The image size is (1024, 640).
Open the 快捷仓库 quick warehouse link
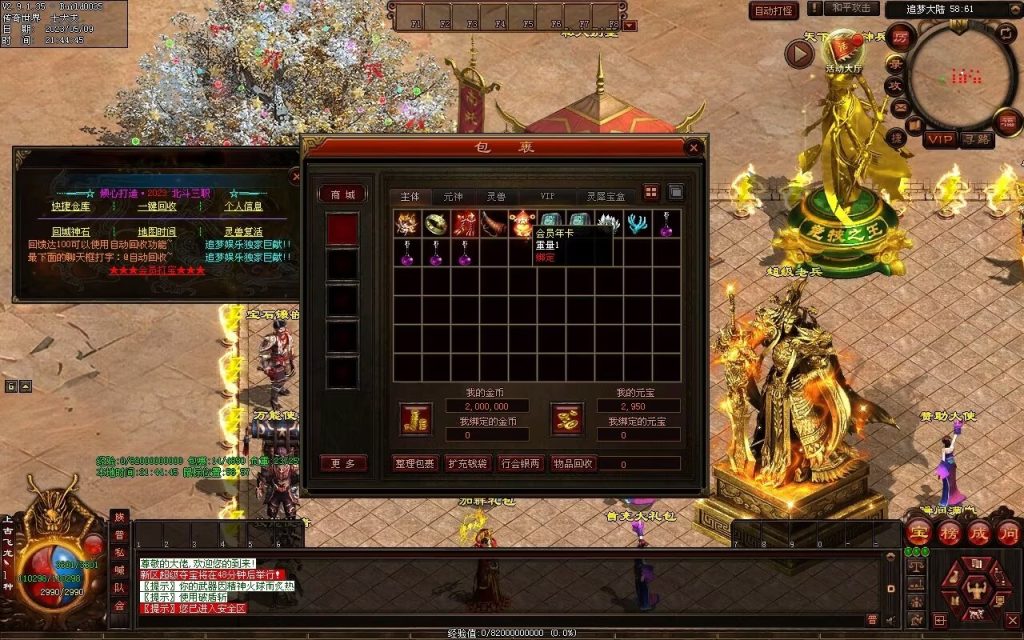[72, 206]
